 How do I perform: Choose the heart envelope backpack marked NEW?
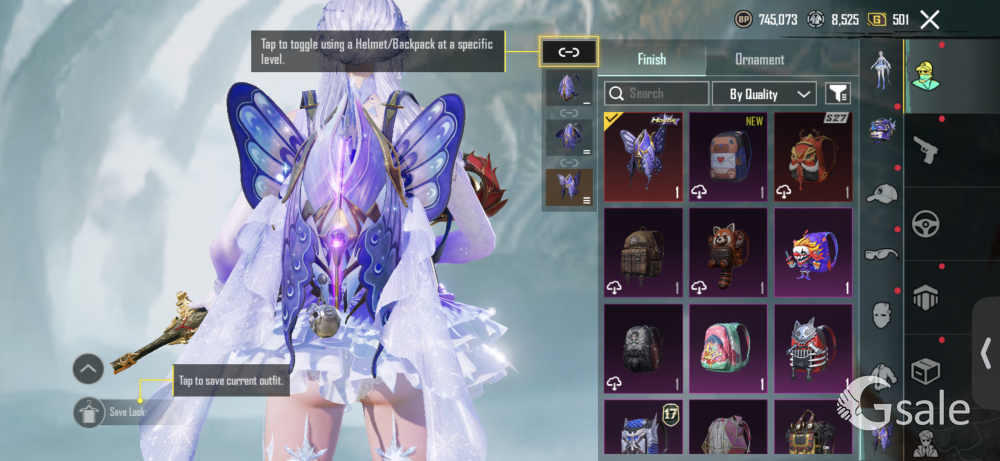click(x=728, y=156)
